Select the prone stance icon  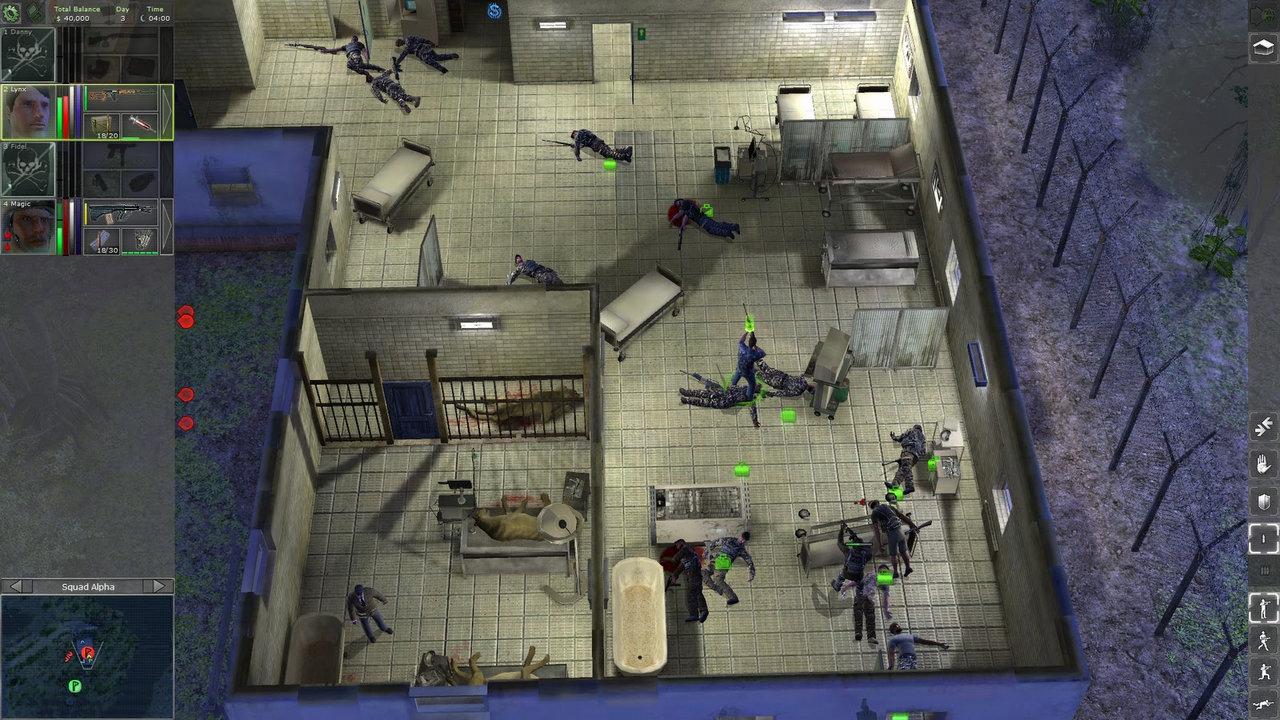1262,703
